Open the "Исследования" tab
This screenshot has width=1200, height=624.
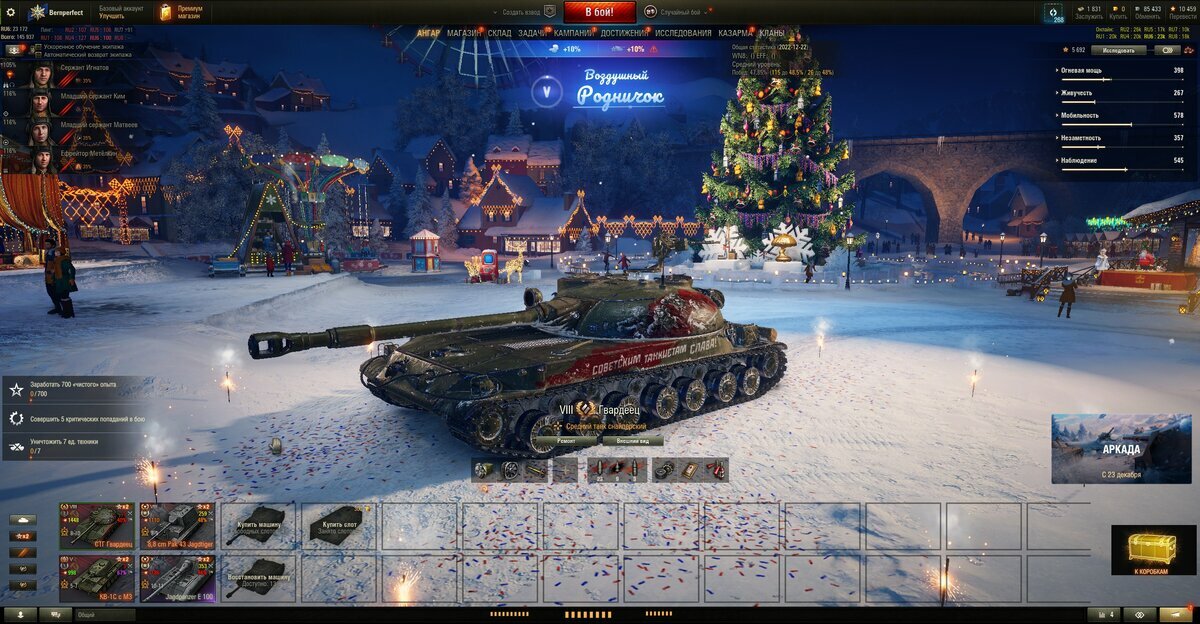[683, 33]
